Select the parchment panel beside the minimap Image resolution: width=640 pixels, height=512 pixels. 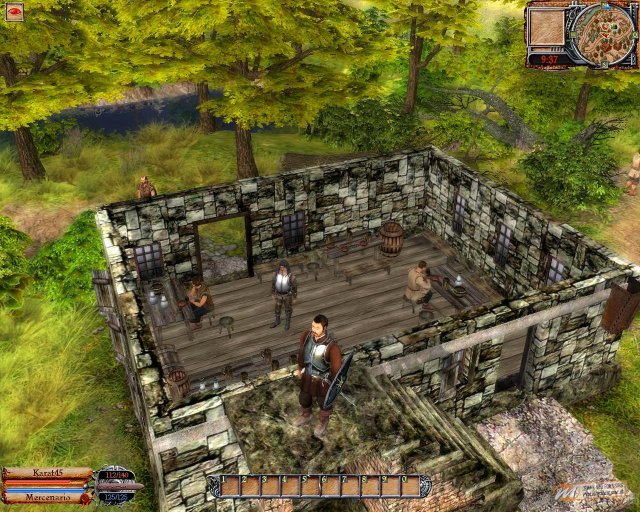tap(548, 27)
